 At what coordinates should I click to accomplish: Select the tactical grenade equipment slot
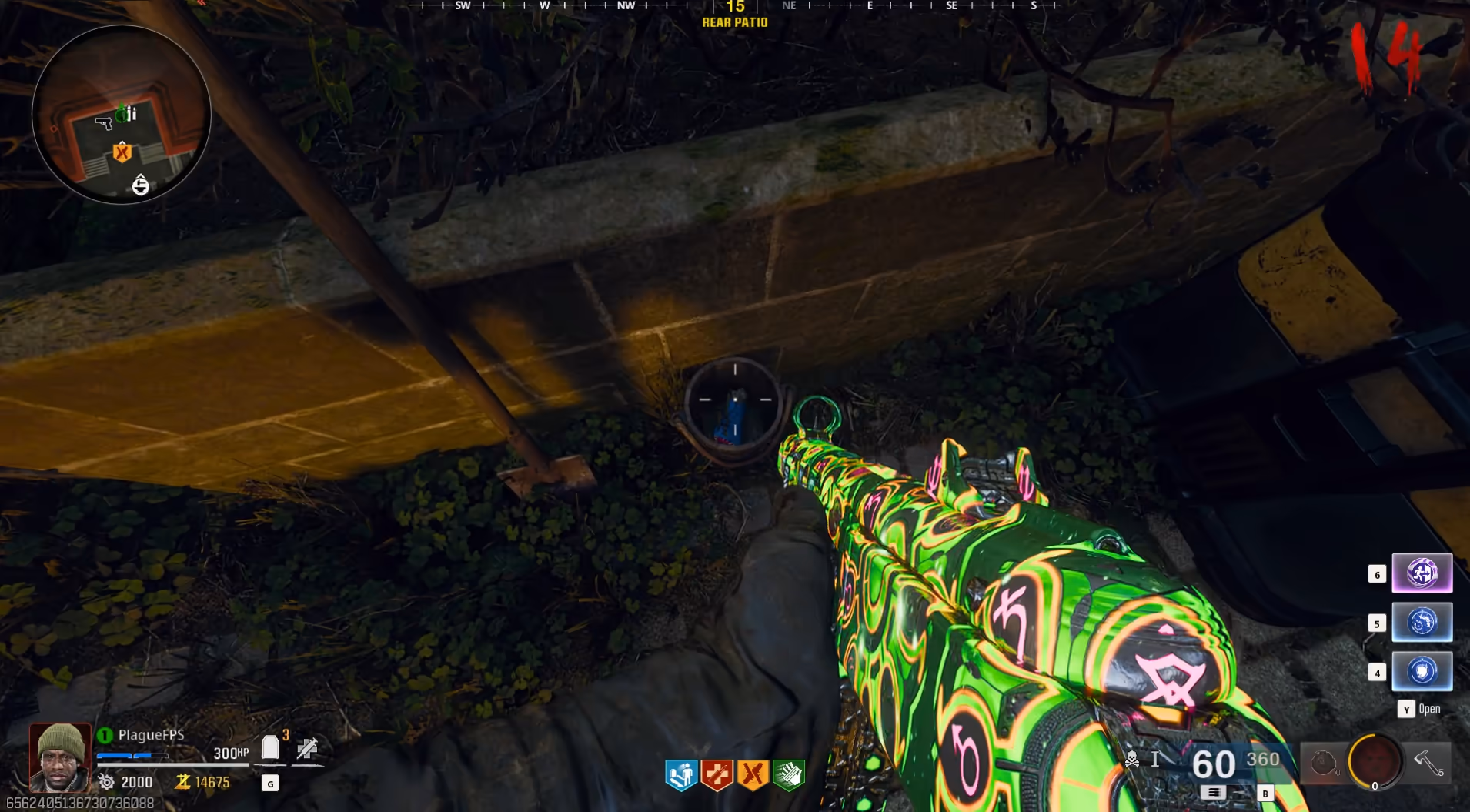pyautogui.click(x=1323, y=763)
